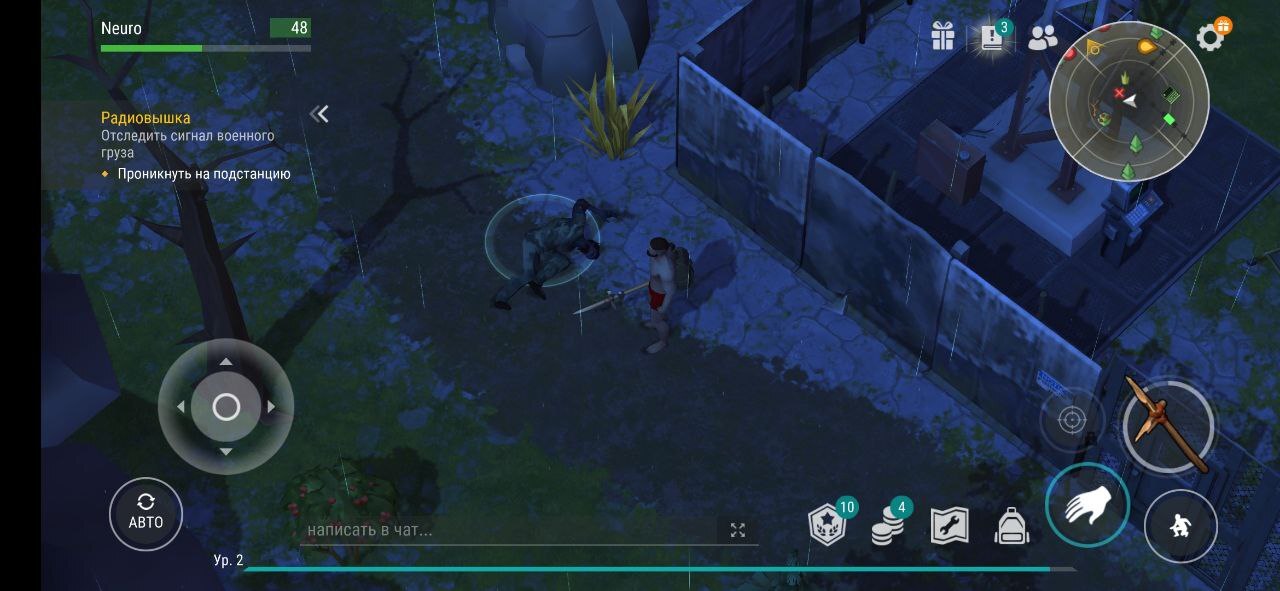Click the chat input field
Image resolution: width=1280 pixels, height=591 pixels.
510,530
